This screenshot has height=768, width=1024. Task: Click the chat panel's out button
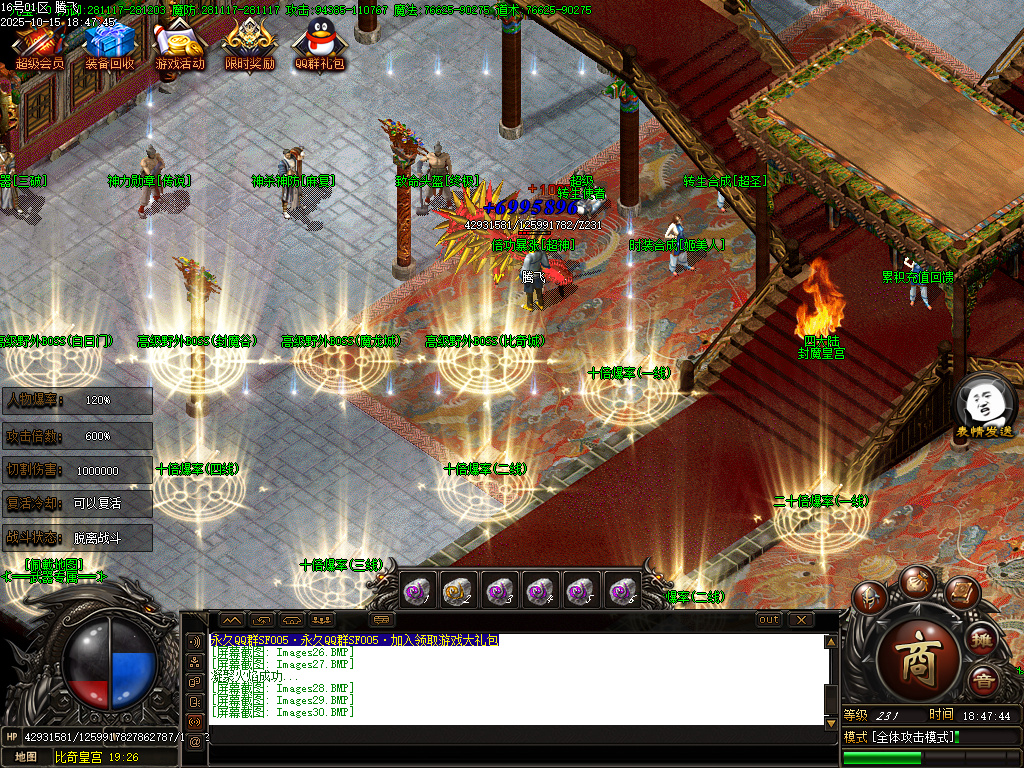[x=768, y=620]
